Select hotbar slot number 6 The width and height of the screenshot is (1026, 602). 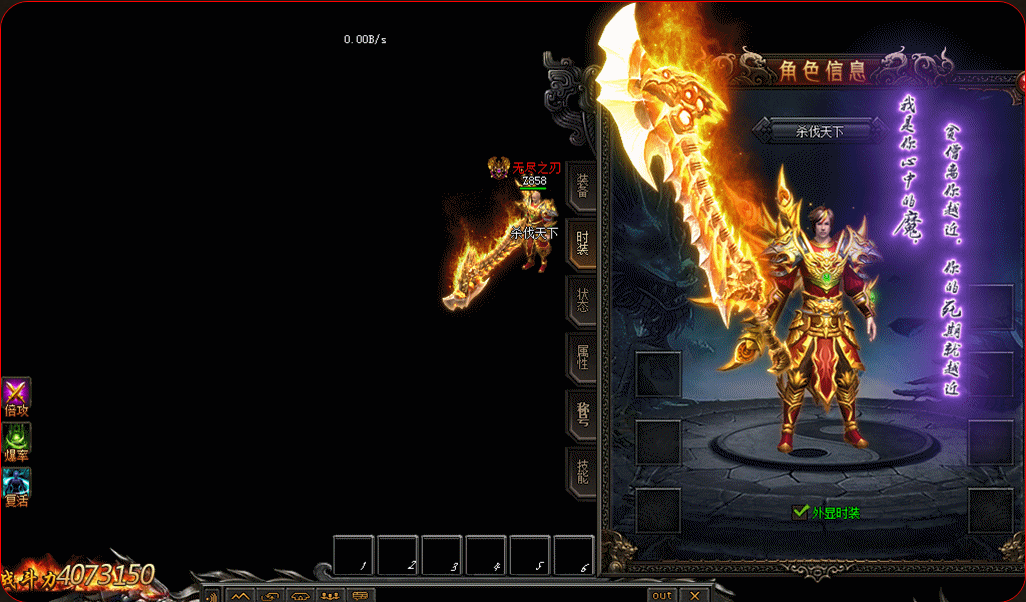pos(574,555)
